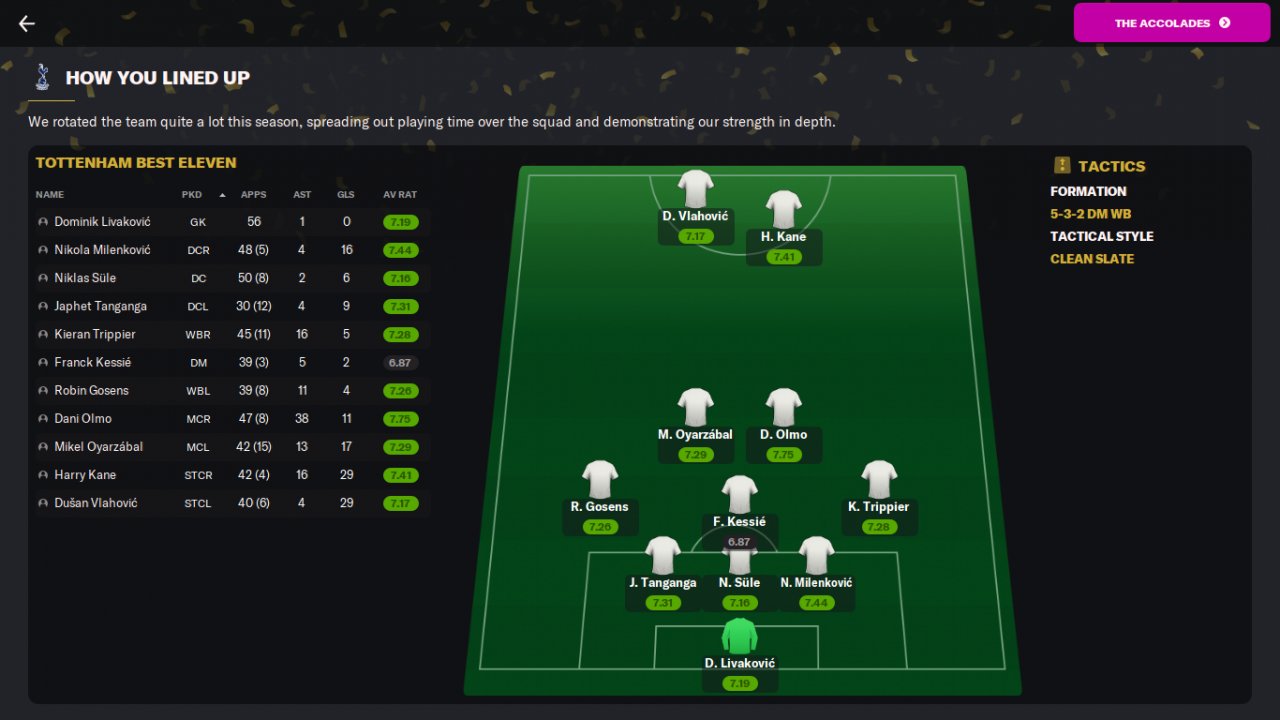Go back with the arrow button
1280x720 pixels.
27,24
